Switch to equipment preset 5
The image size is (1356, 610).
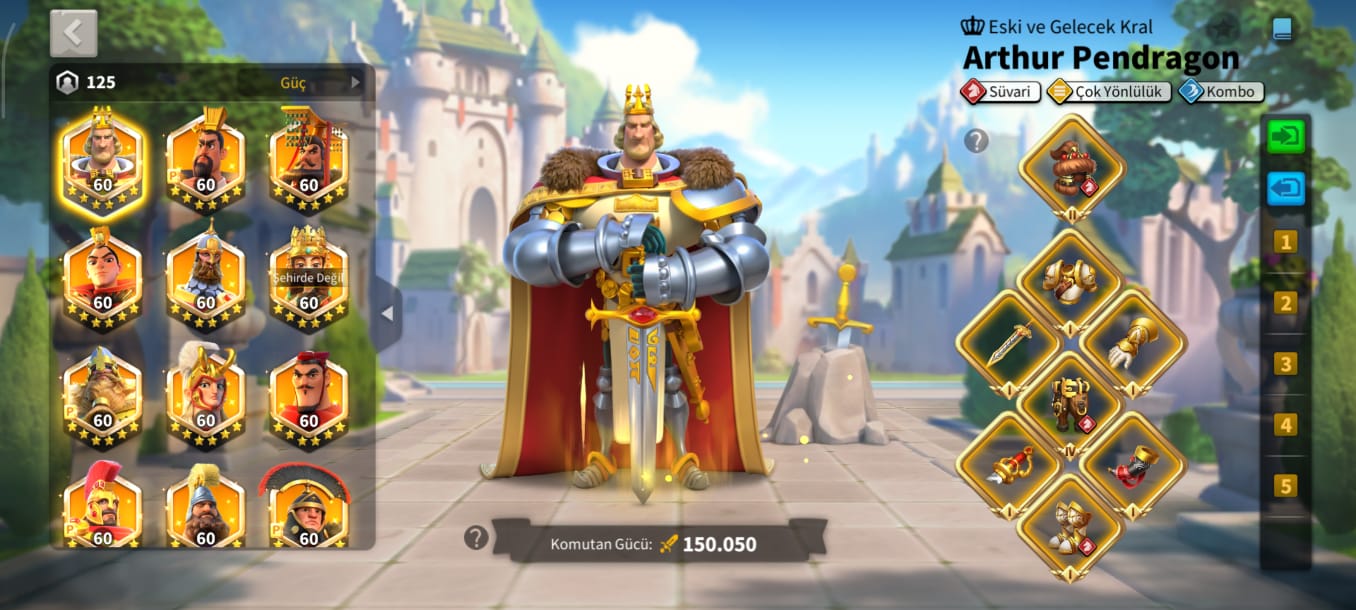[x=1286, y=486]
